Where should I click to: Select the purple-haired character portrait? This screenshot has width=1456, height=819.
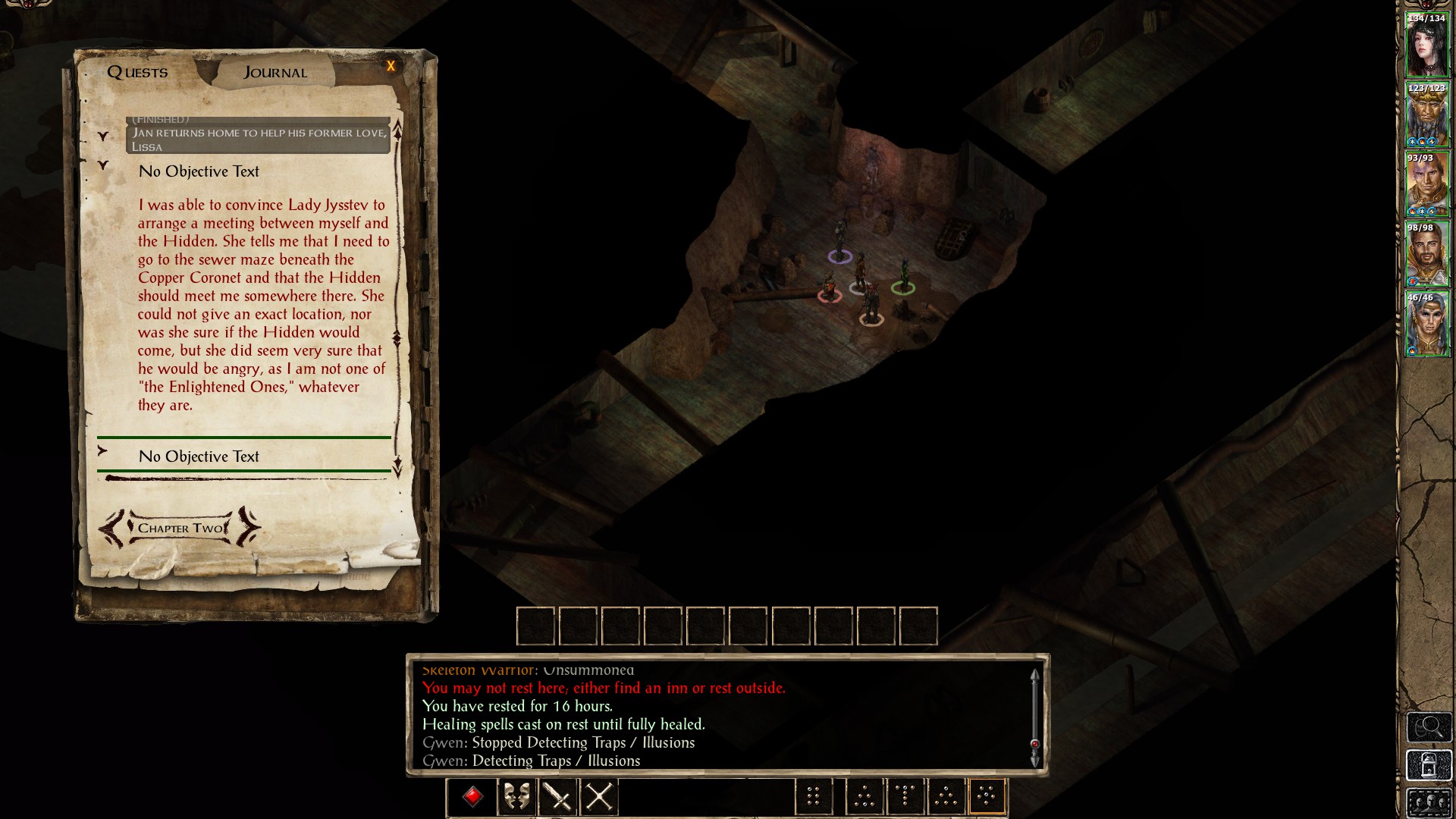pos(1426,184)
